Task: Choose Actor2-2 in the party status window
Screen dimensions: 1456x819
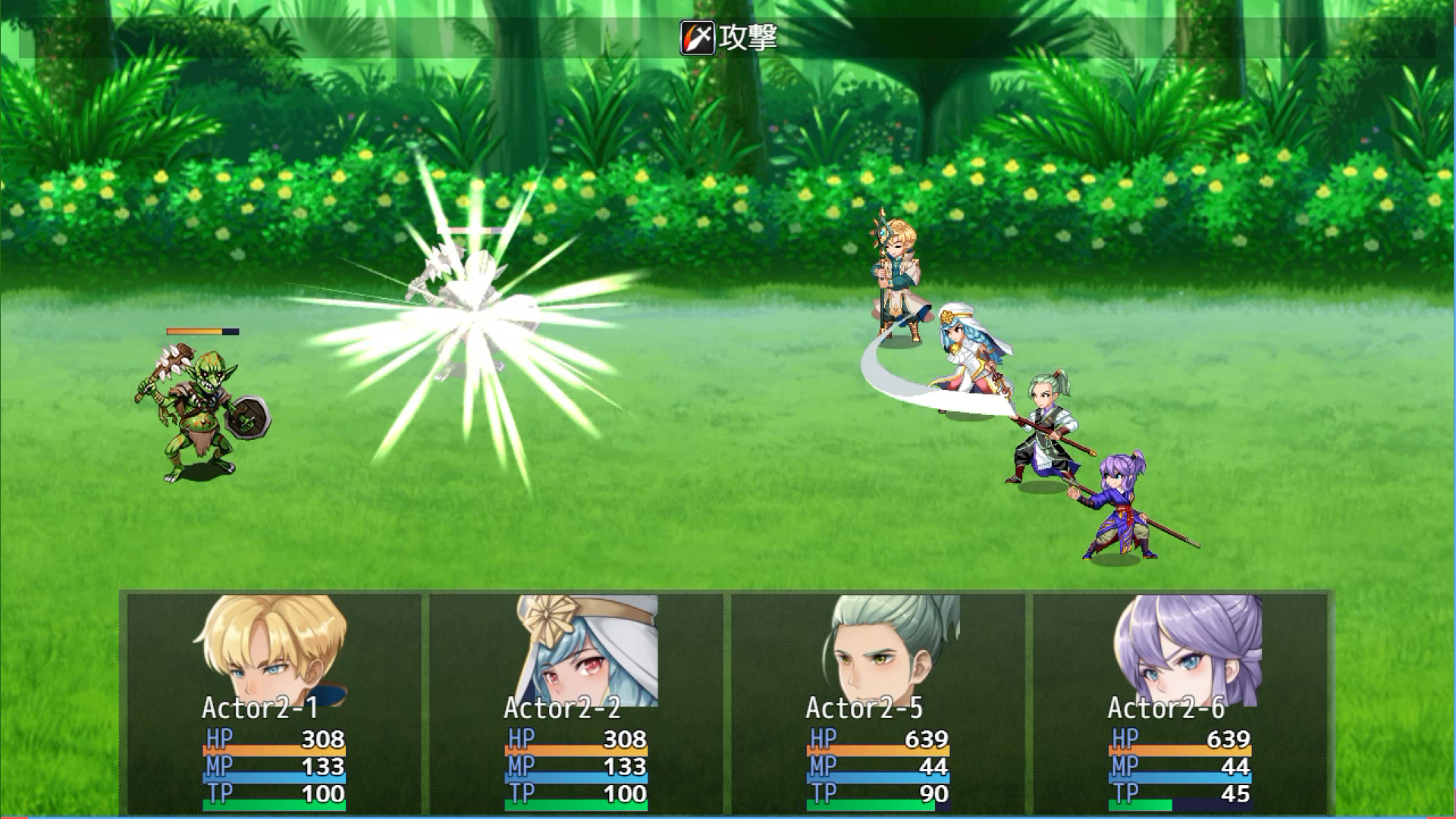Action: (576, 701)
